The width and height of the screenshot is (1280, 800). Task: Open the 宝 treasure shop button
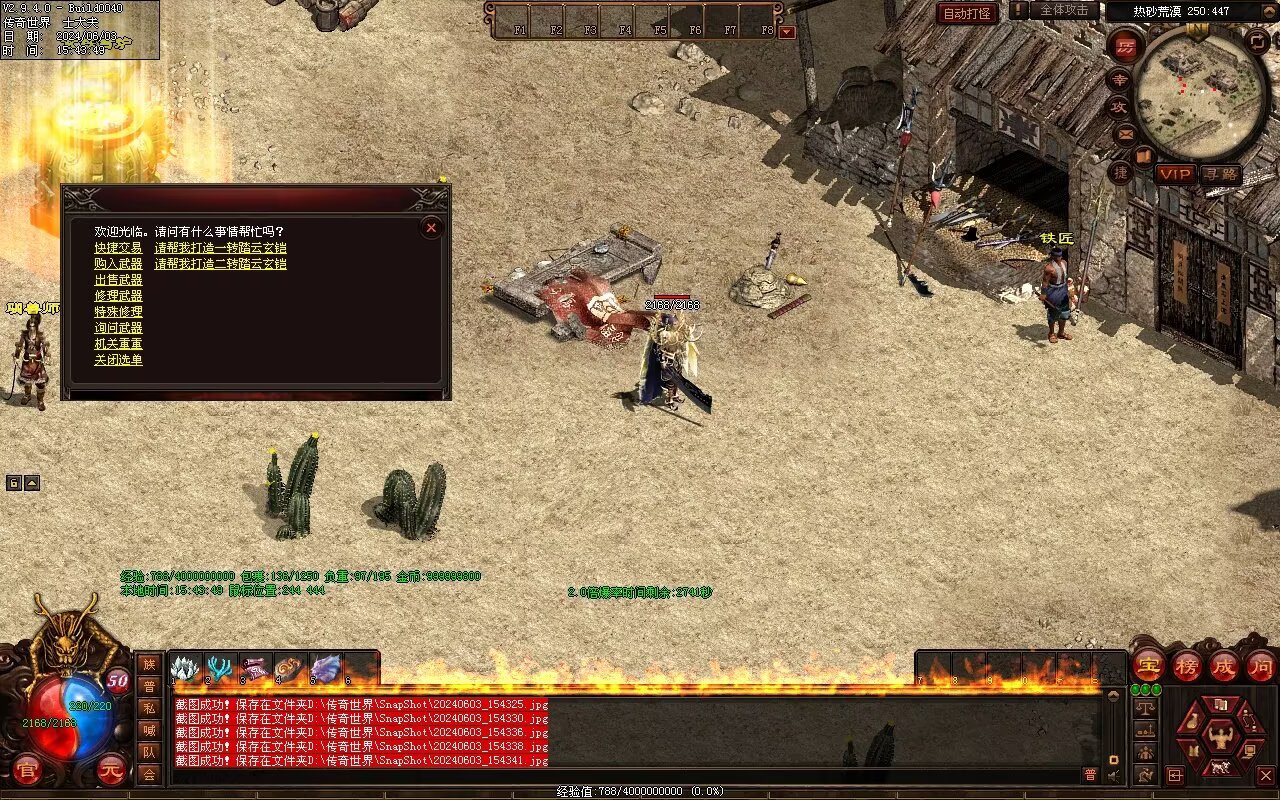point(1148,665)
